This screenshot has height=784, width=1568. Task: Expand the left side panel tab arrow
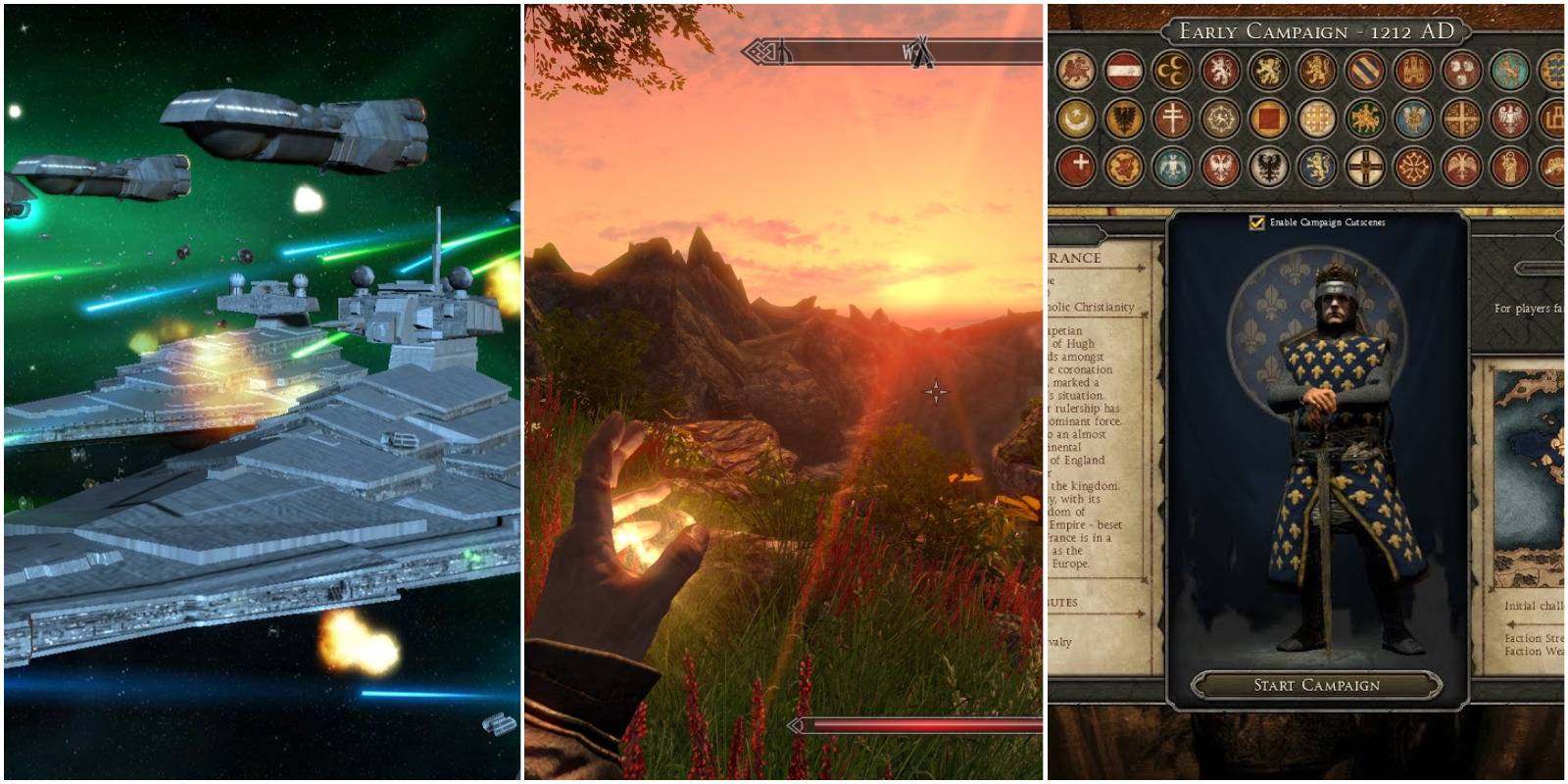[1098, 235]
